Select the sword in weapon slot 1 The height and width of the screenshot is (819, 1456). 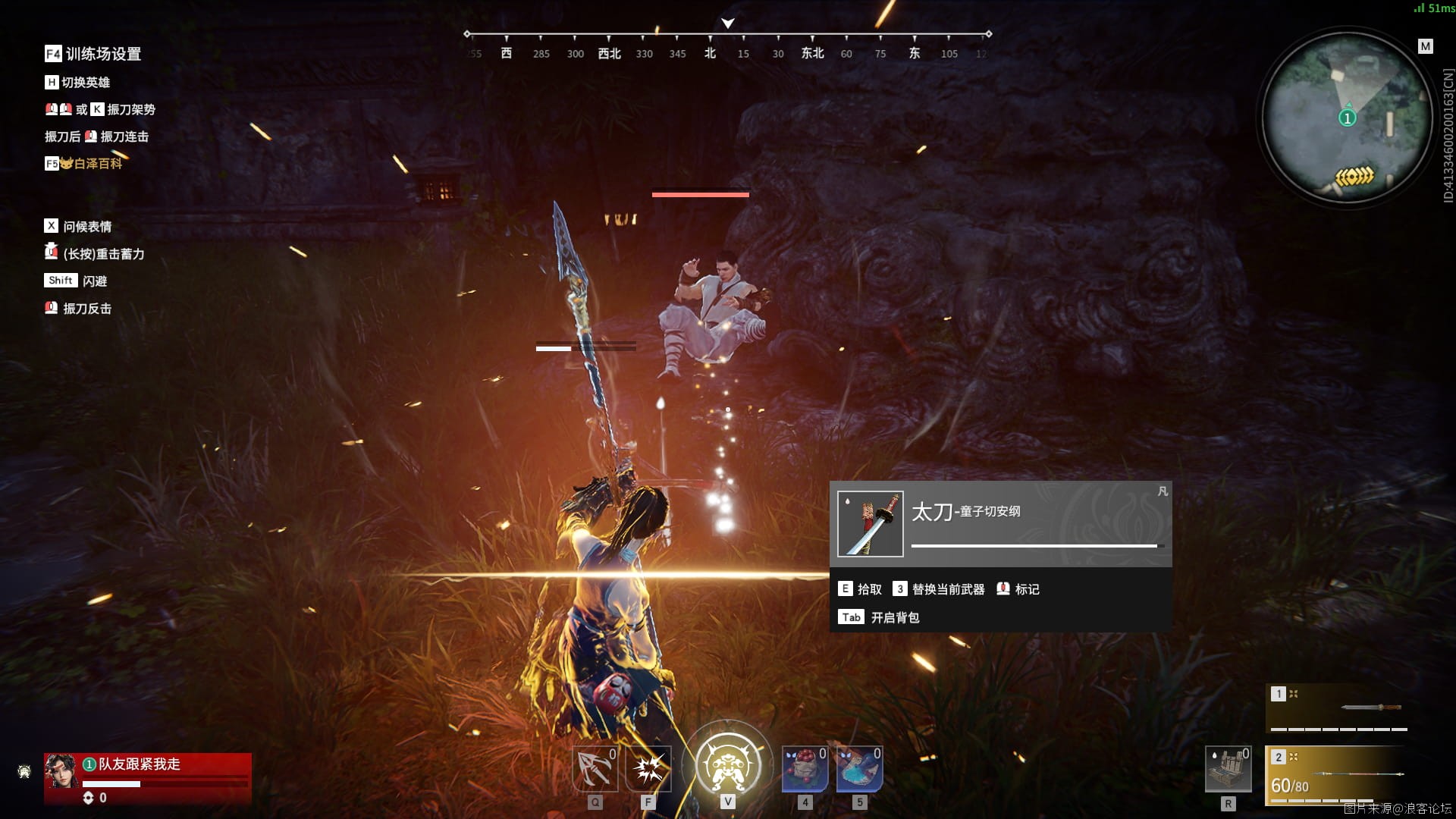tap(1338, 708)
